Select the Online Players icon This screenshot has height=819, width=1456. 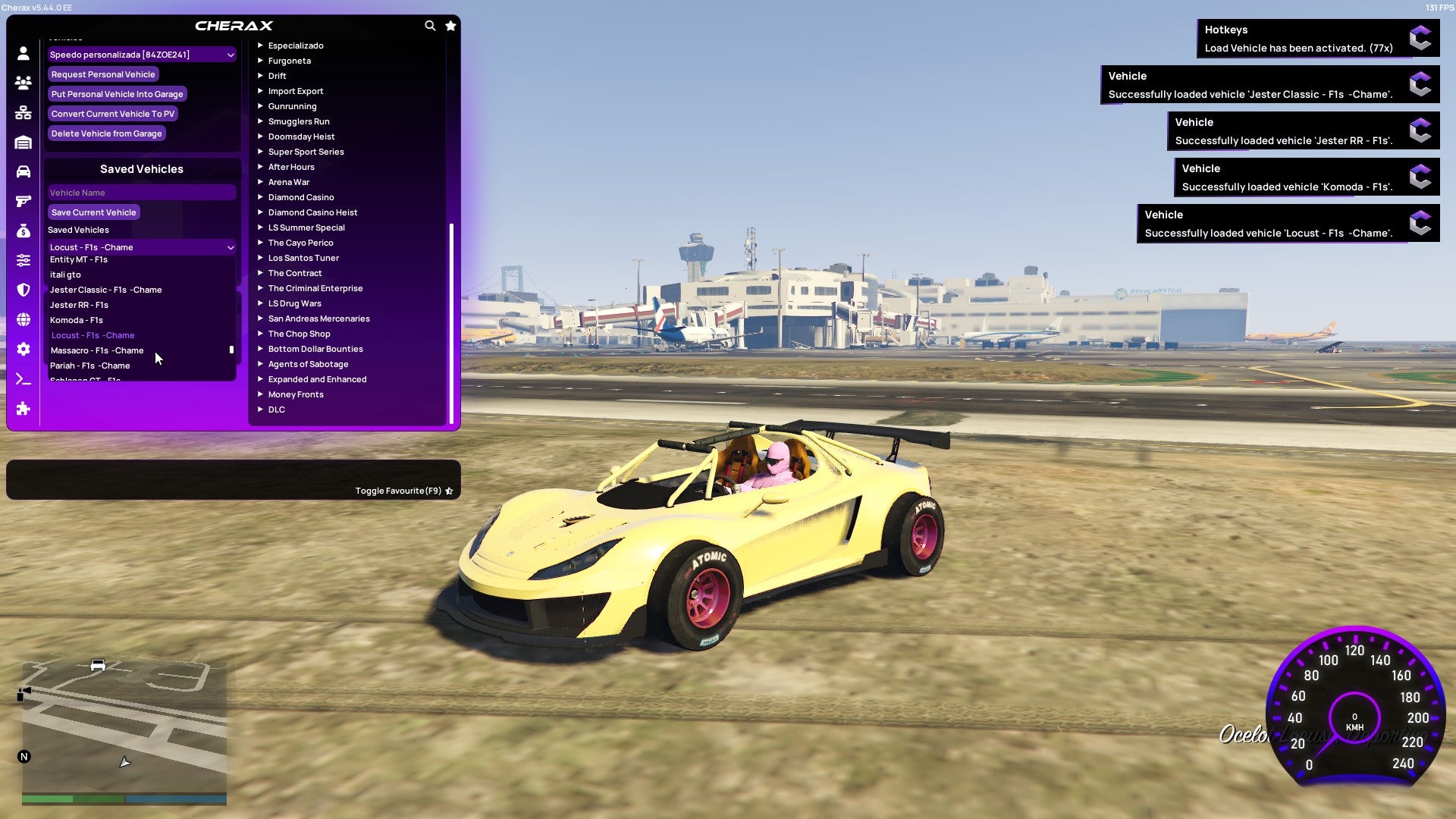coord(23,83)
